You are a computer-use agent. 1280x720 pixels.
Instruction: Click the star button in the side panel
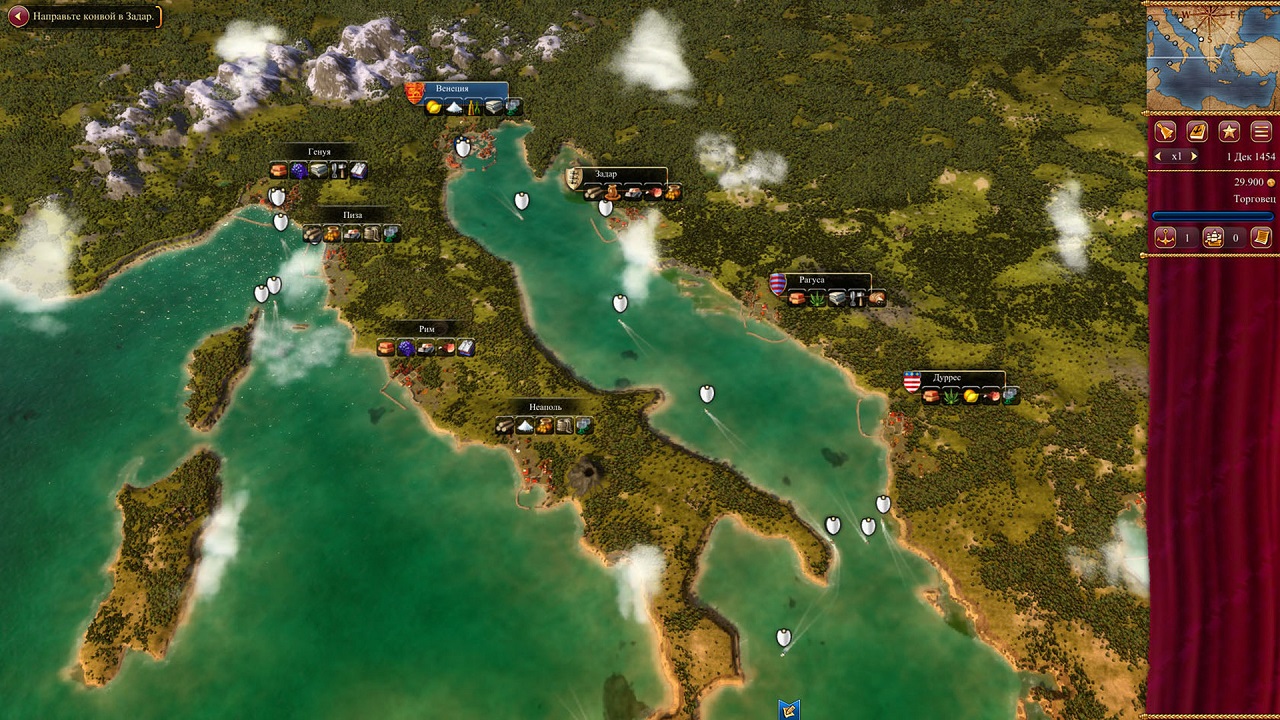tap(1229, 131)
